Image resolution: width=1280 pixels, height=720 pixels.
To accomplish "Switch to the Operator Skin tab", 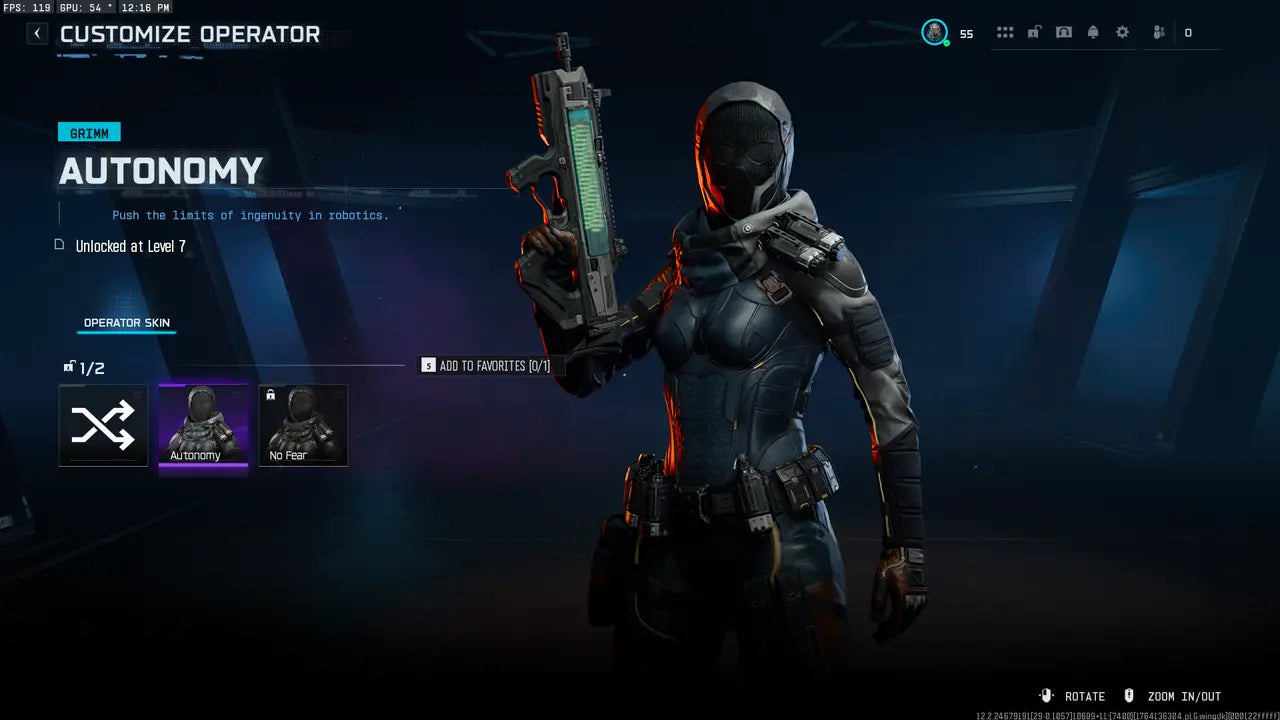I will (126, 322).
